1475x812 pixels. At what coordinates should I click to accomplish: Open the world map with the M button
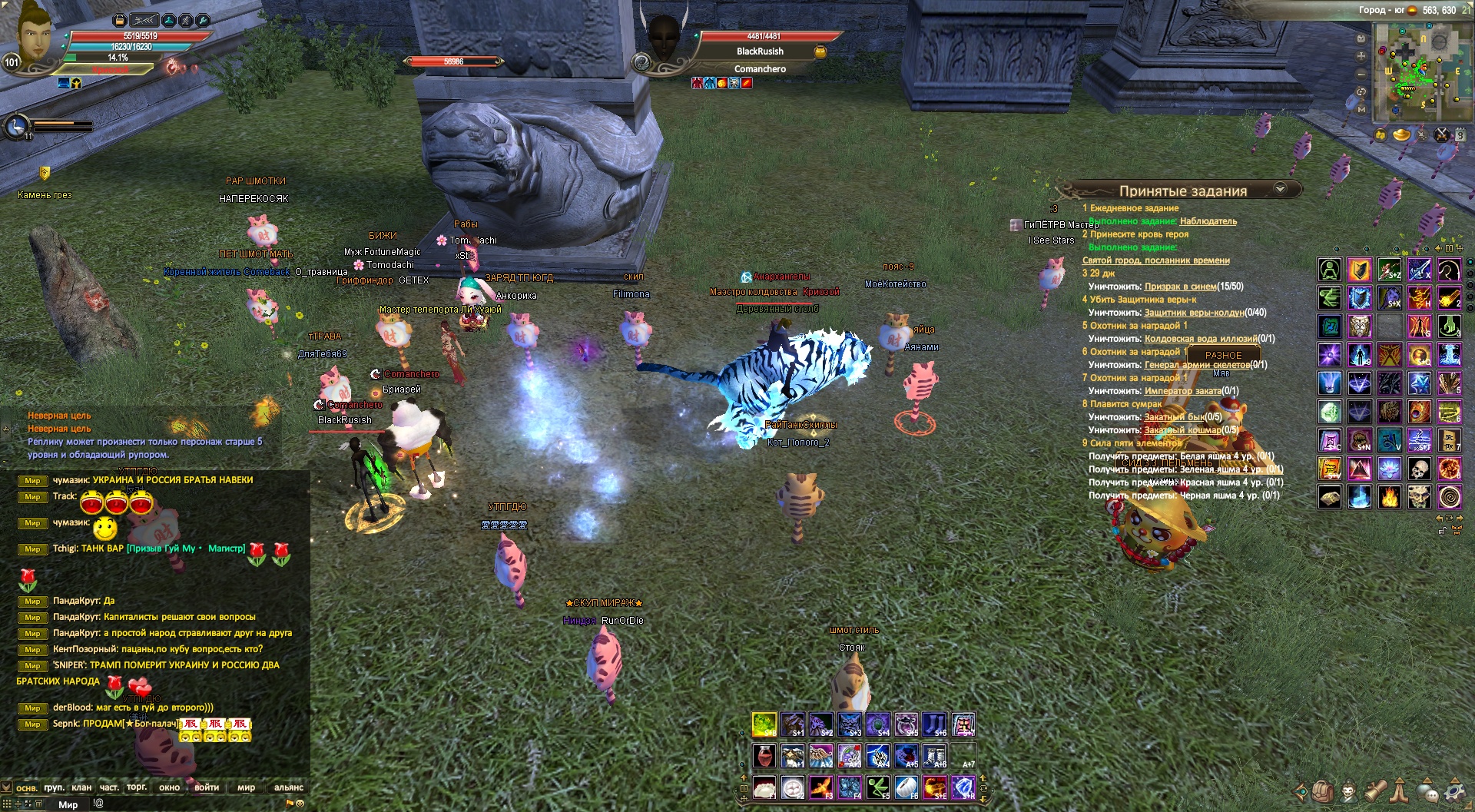1361,109
